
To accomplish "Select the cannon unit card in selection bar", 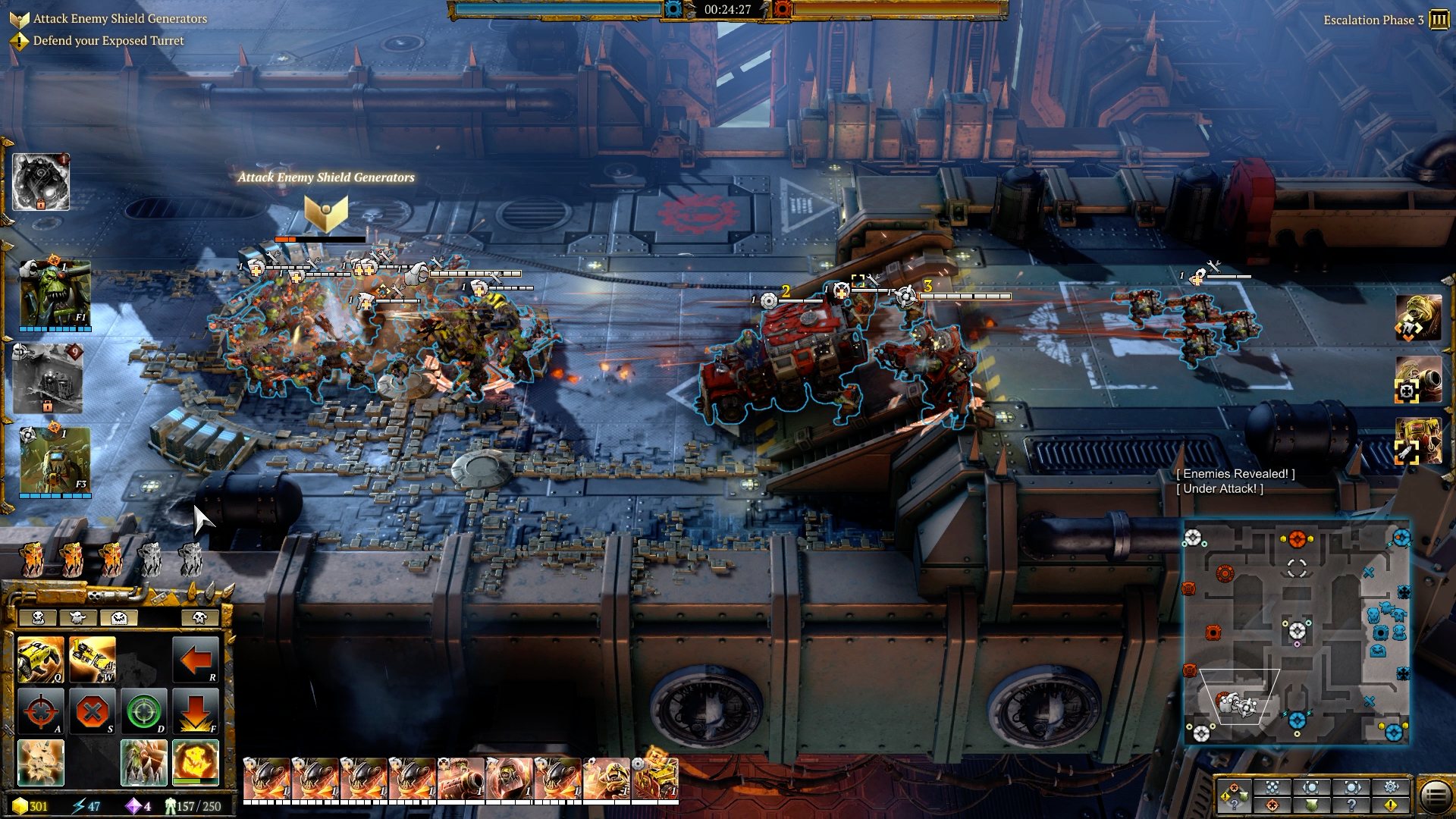I will point(460,780).
